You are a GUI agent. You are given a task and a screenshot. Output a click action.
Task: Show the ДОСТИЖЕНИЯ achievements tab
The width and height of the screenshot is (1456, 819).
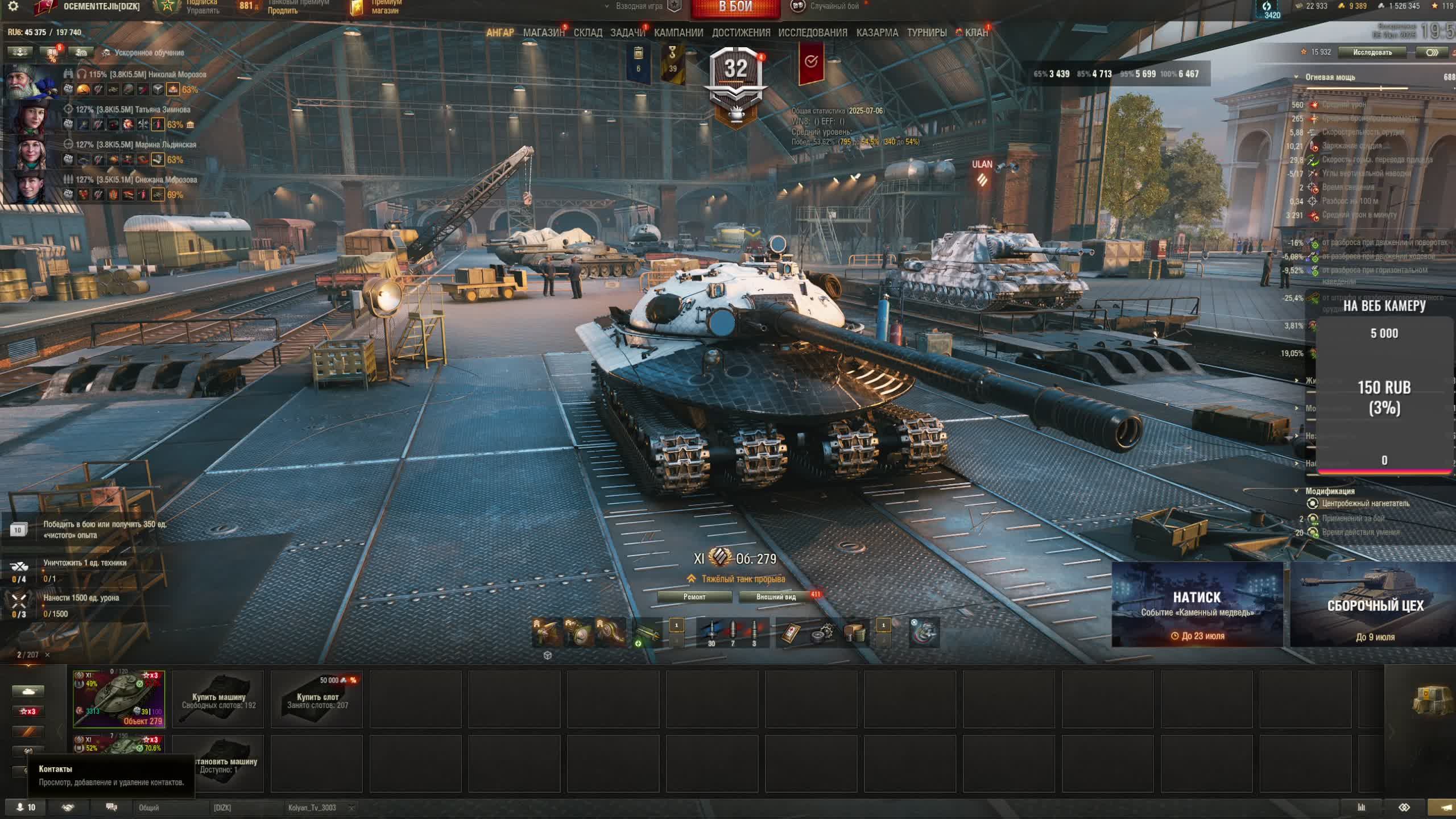[x=741, y=33]
